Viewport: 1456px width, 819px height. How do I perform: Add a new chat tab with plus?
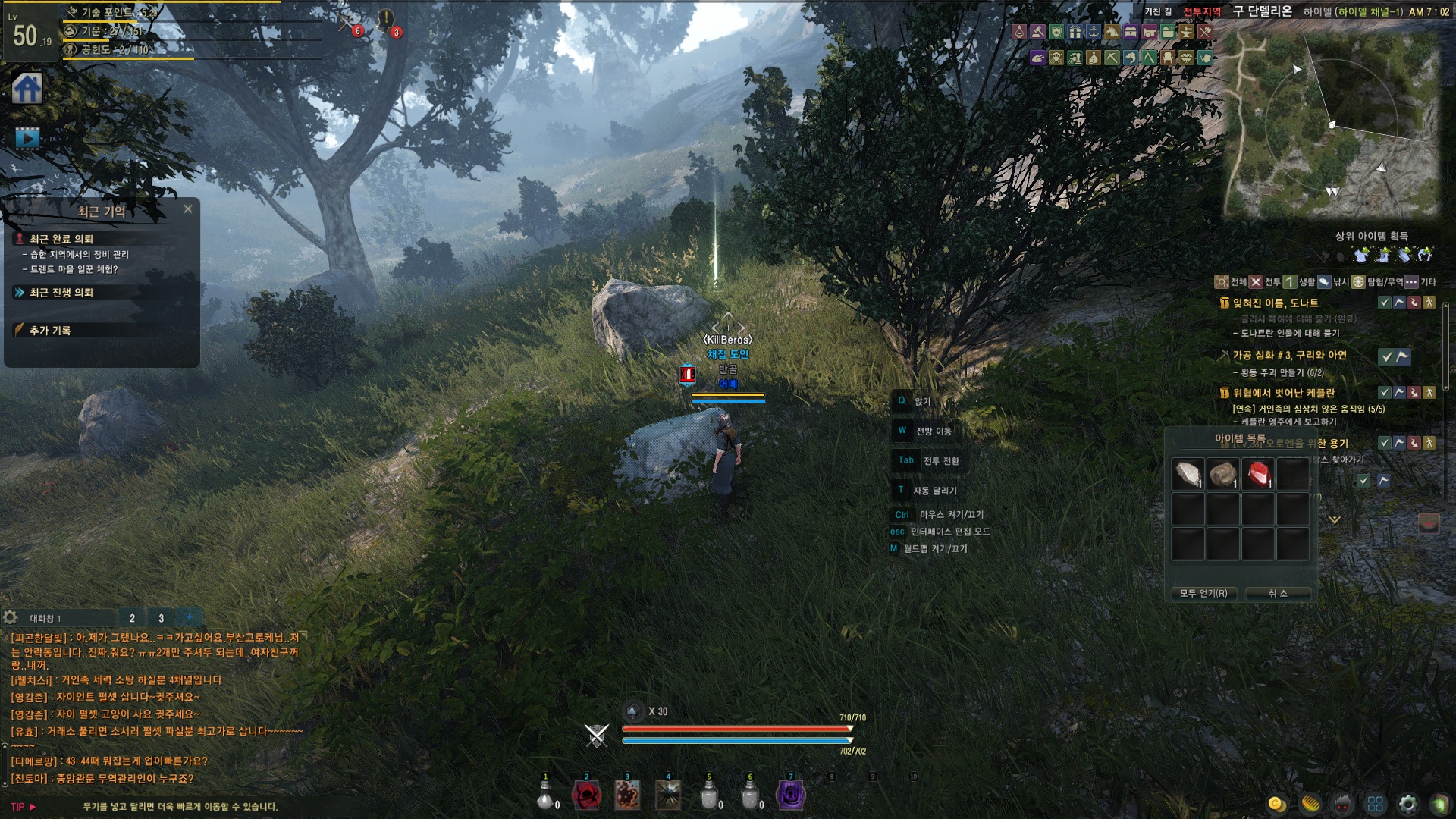coord(190,617)
